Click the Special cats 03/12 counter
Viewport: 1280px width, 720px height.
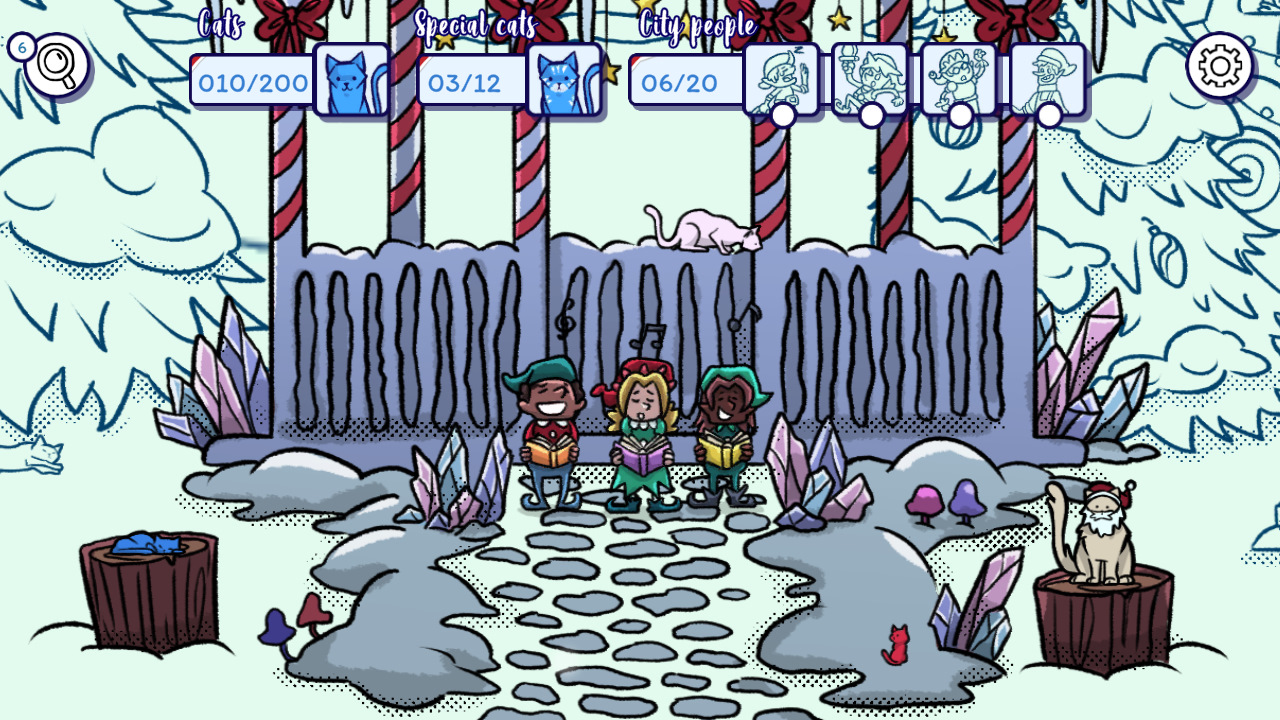coord(466,82)
